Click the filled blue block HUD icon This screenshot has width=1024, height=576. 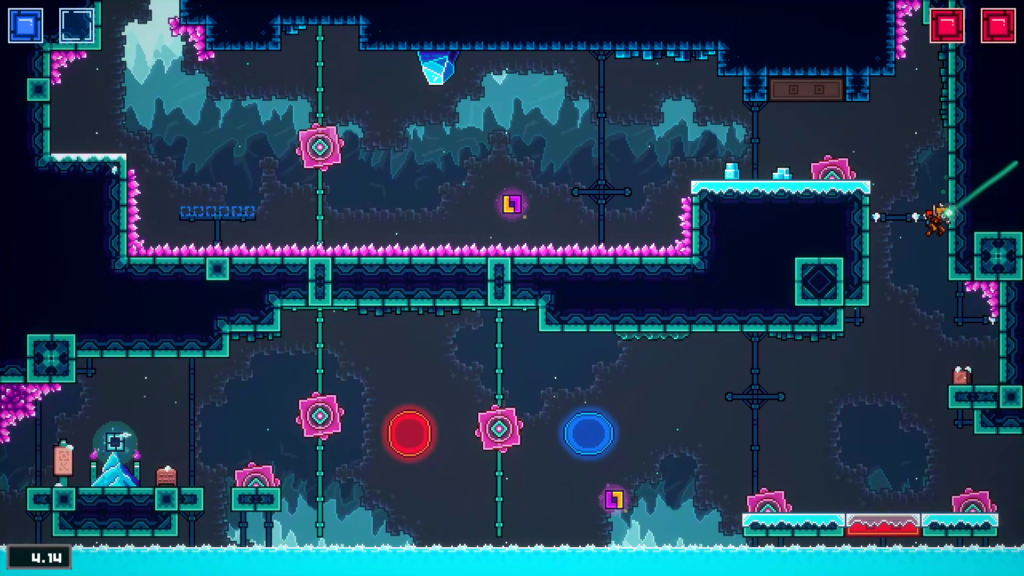click(x=26, y=26)
